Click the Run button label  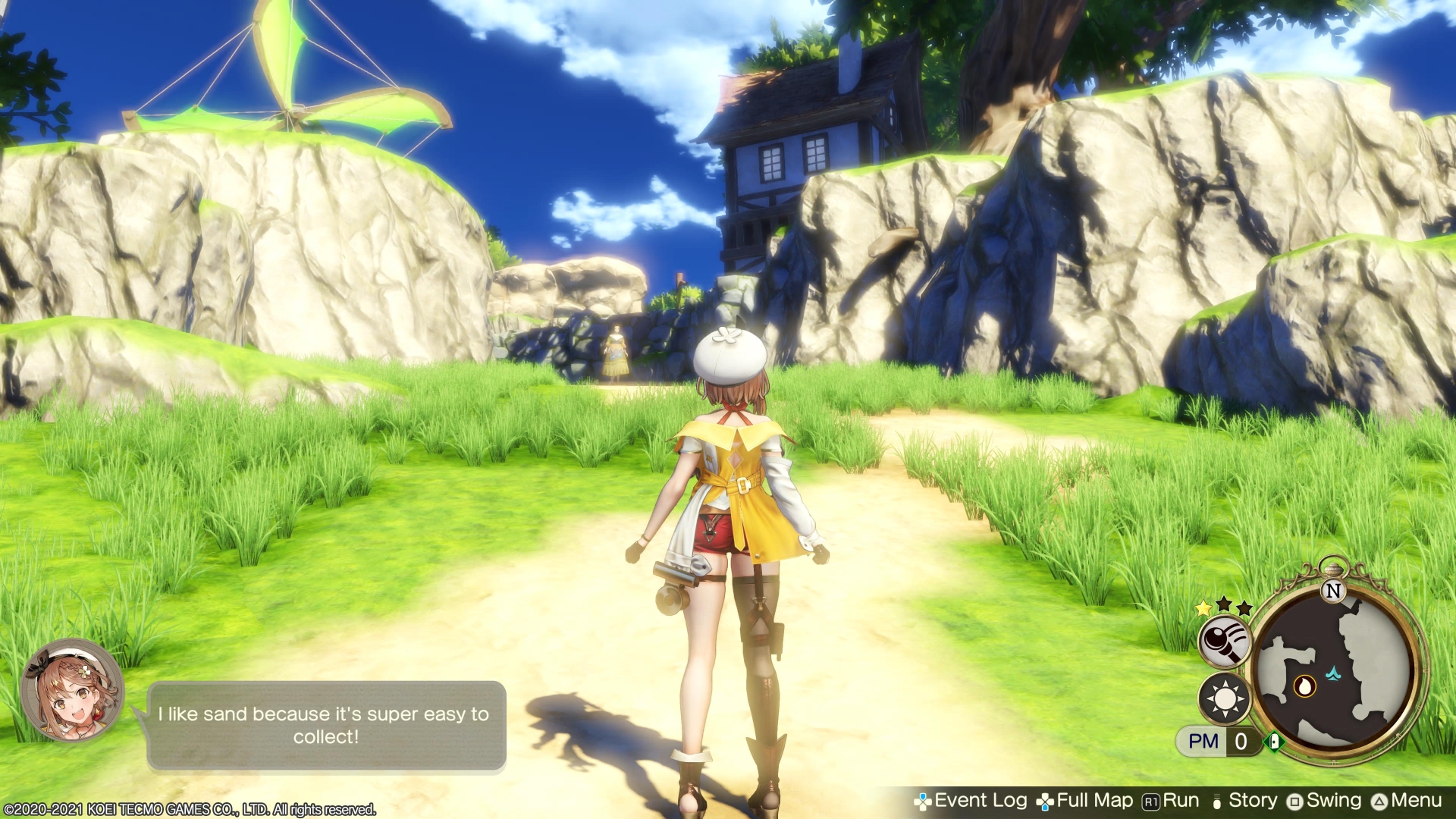(x=1180, y=800)
